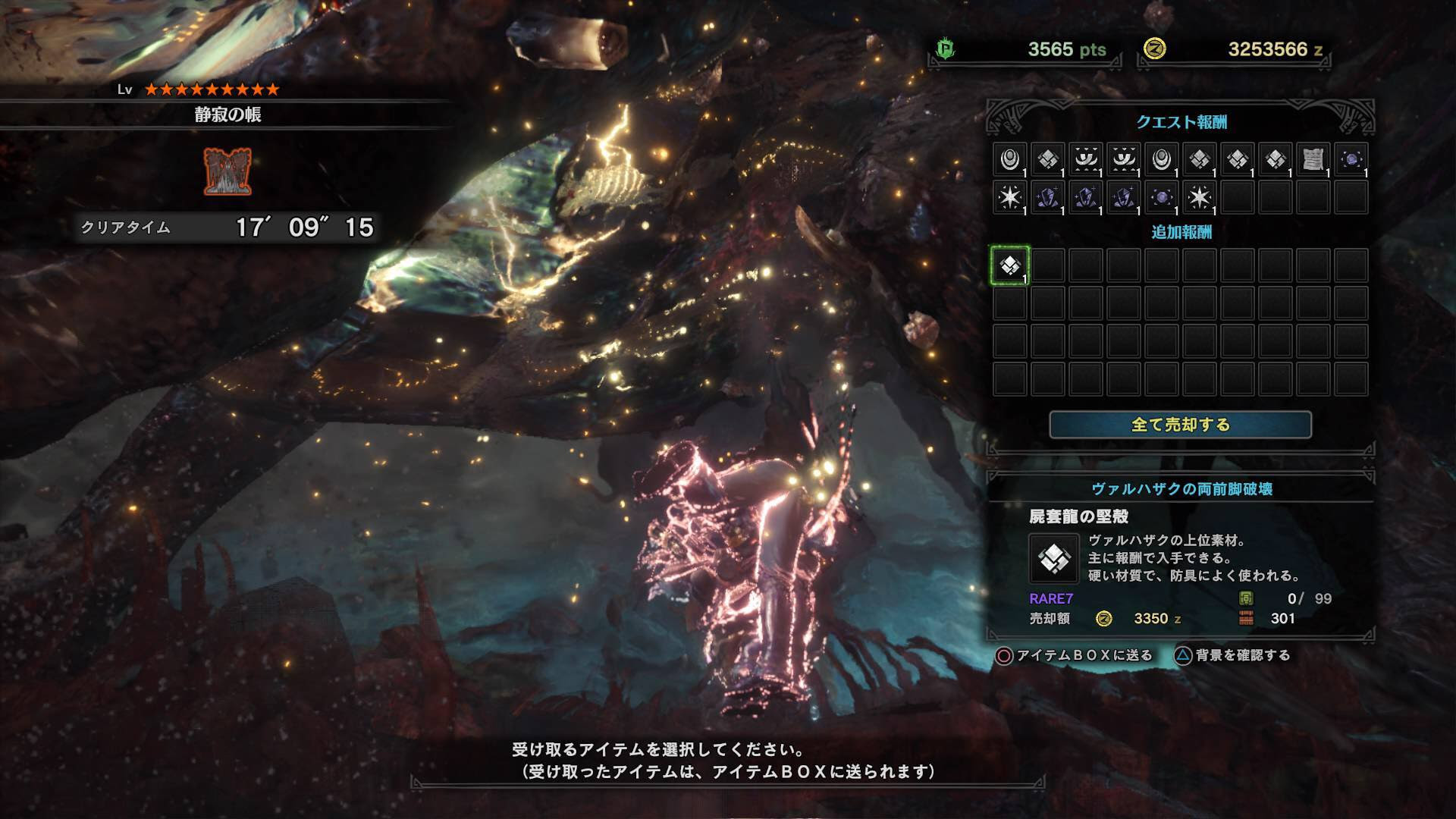Select the star-shaped streamstone reward
Viewport: 1456px width, 819px height.
pyautogui.click(x=1009, y=198)
